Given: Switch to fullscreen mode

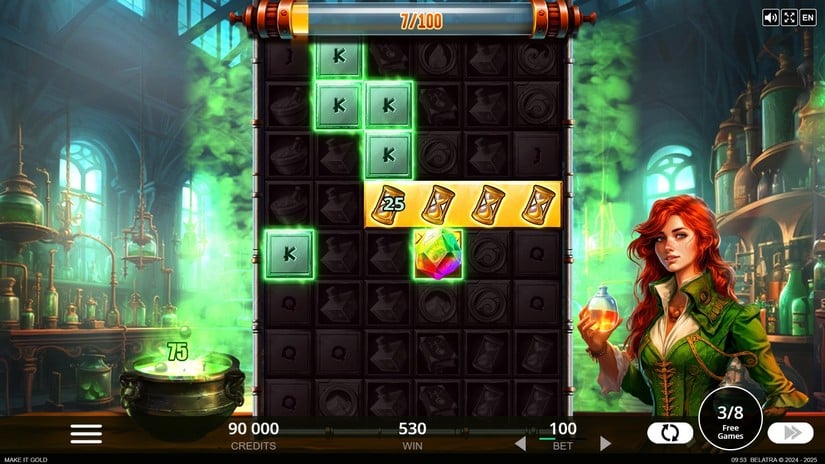Looking at the screenshot, I should [788, 17].
